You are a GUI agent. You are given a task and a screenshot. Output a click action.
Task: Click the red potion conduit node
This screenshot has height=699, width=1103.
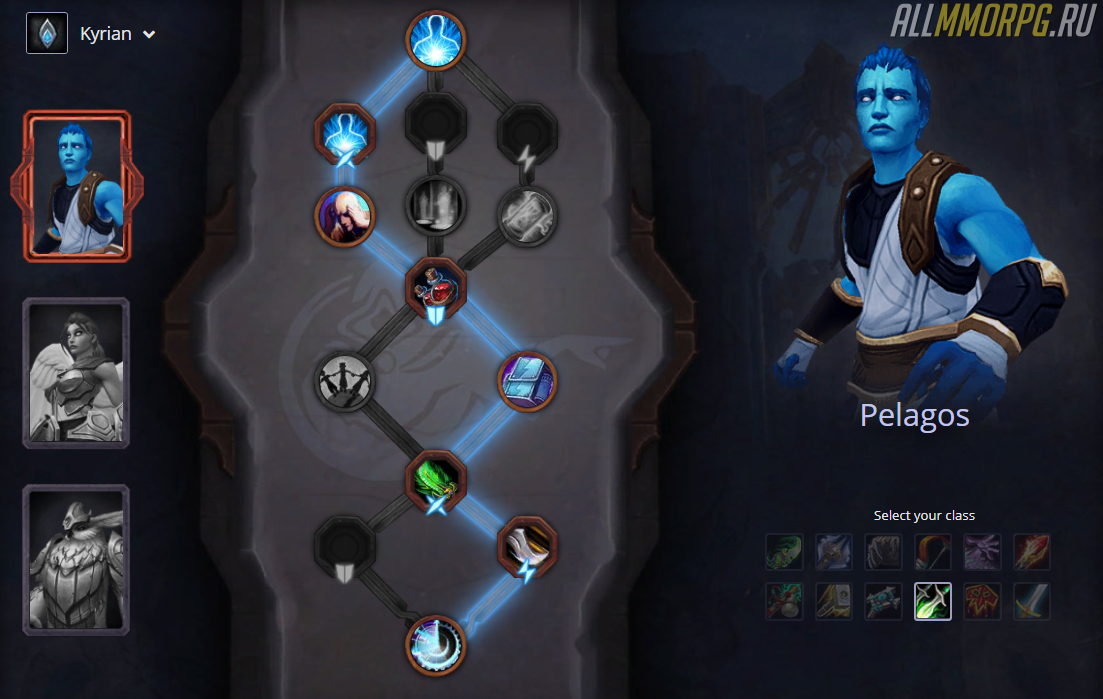[437, 290]
